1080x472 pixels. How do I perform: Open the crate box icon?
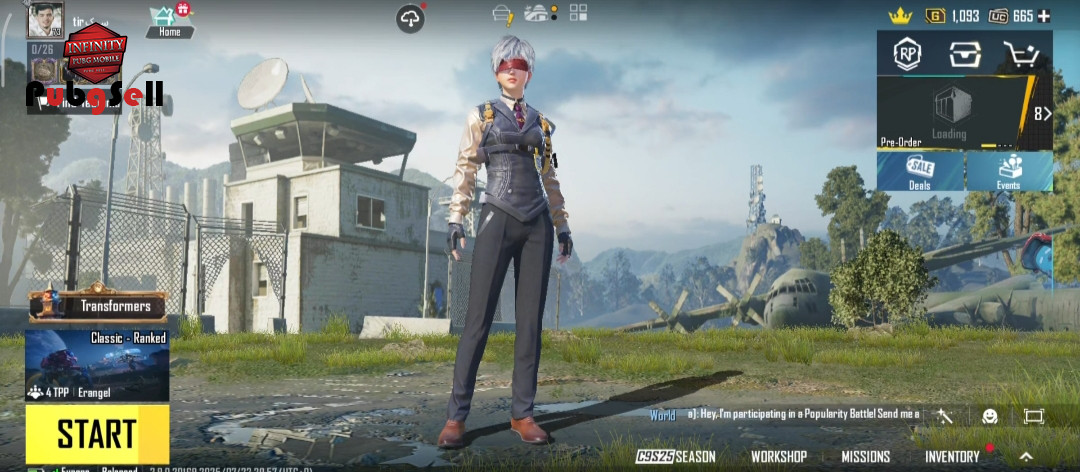coord(964,55)
